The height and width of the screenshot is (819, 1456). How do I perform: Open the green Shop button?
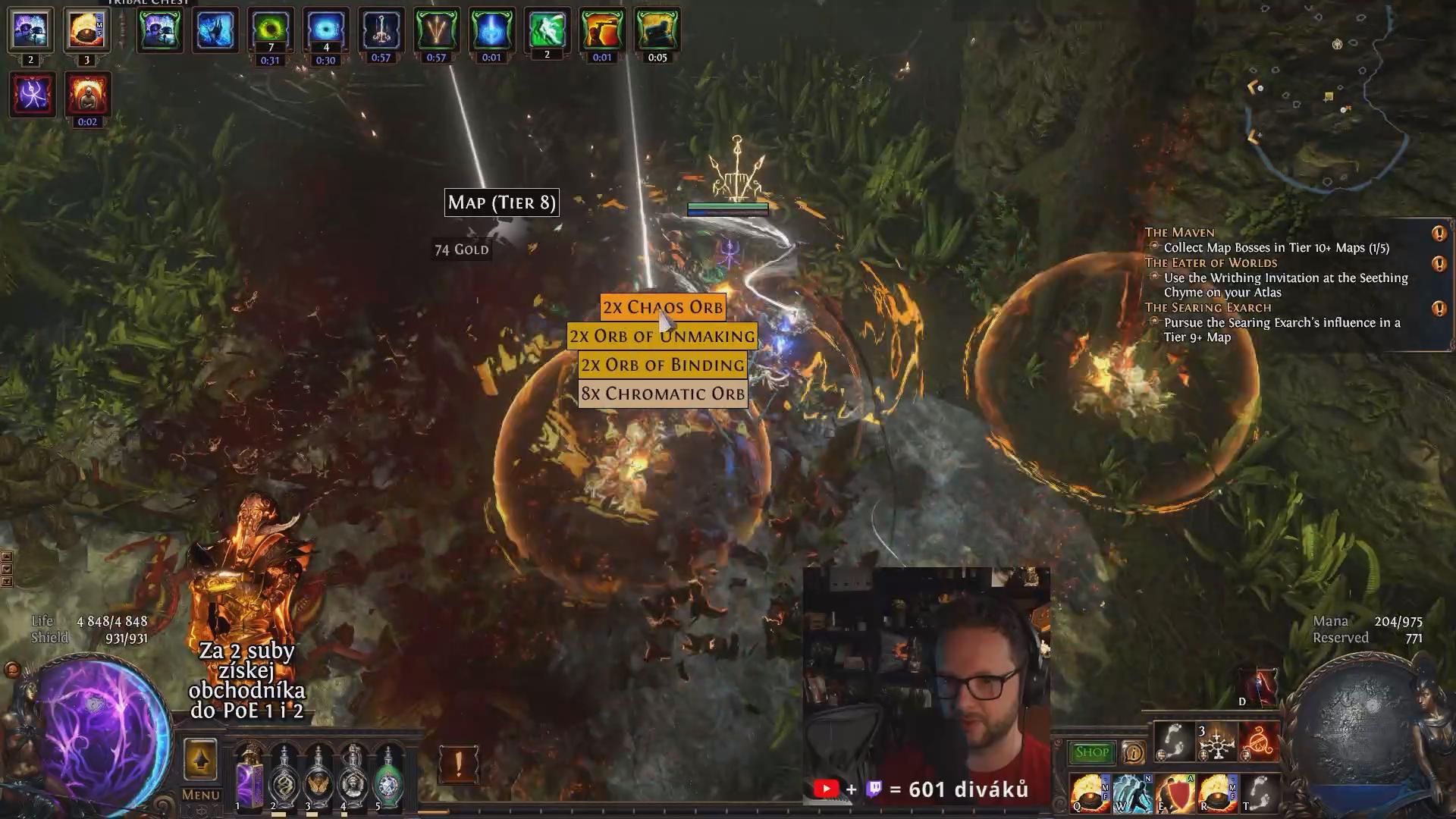1091,752
